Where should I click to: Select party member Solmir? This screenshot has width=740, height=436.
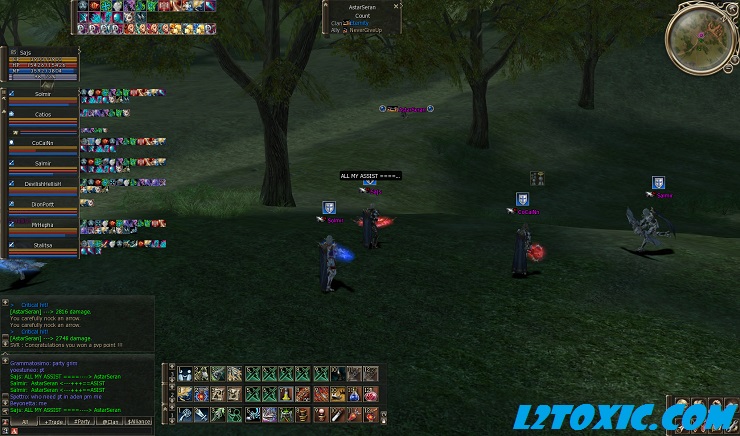(43, 94)
